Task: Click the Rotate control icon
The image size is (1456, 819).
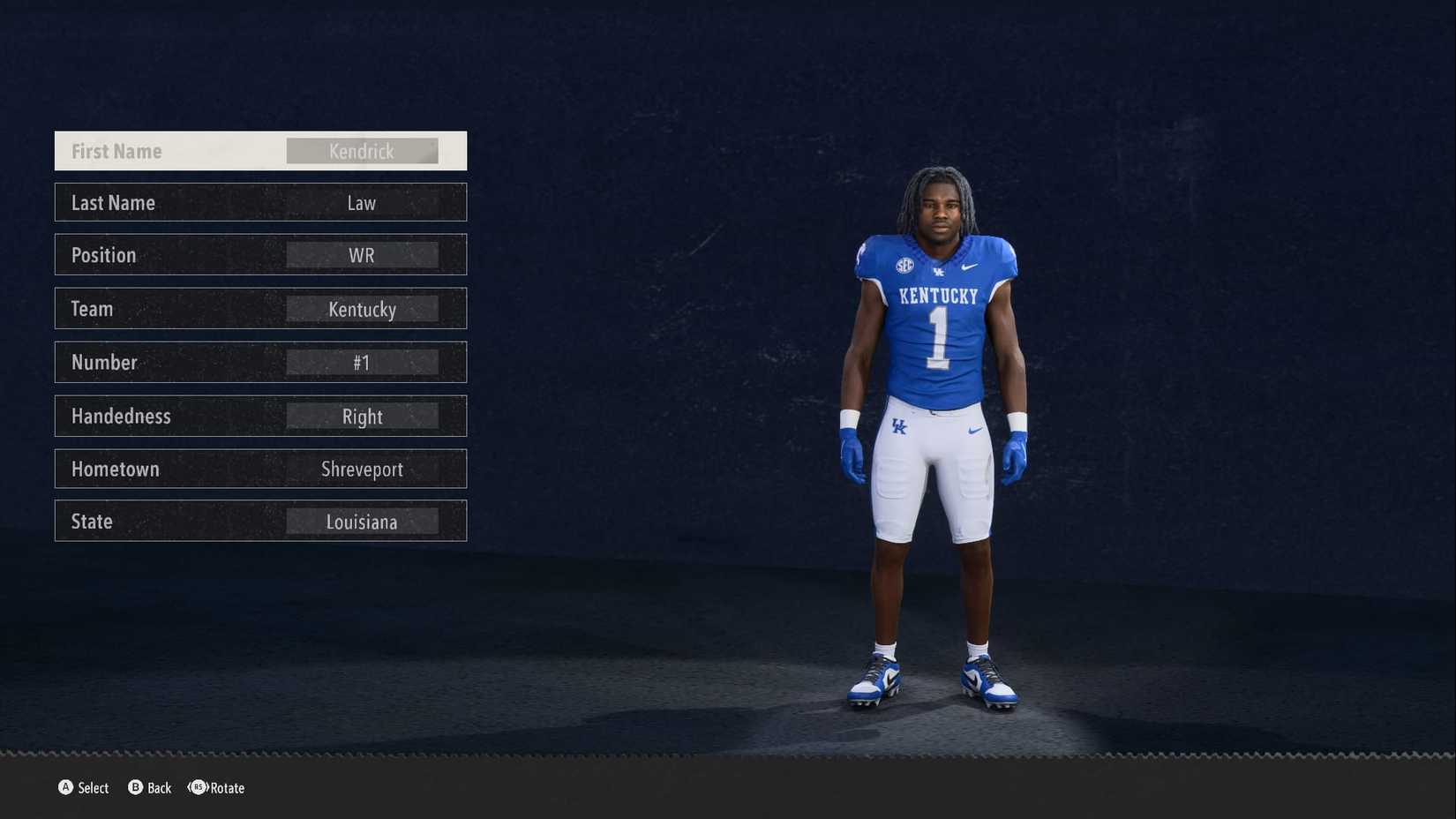Action: 196,788
